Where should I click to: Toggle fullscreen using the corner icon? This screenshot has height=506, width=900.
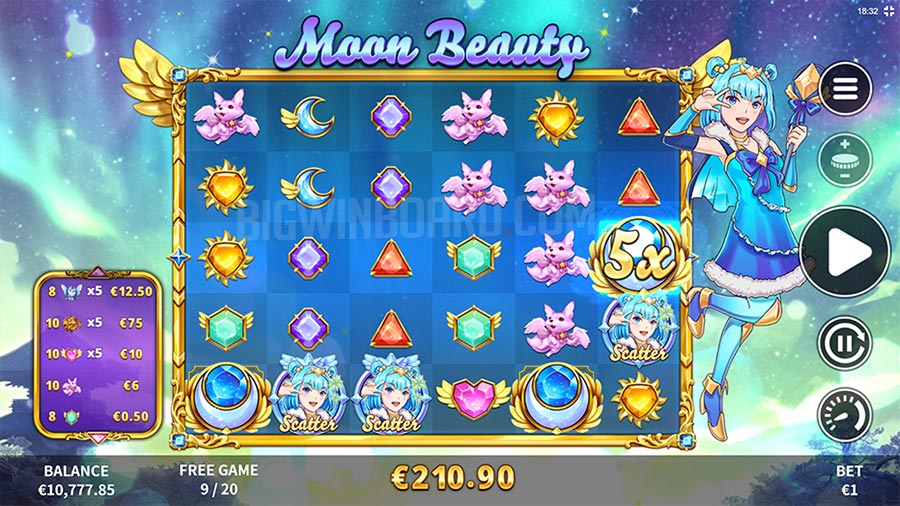tap(886, 10)
